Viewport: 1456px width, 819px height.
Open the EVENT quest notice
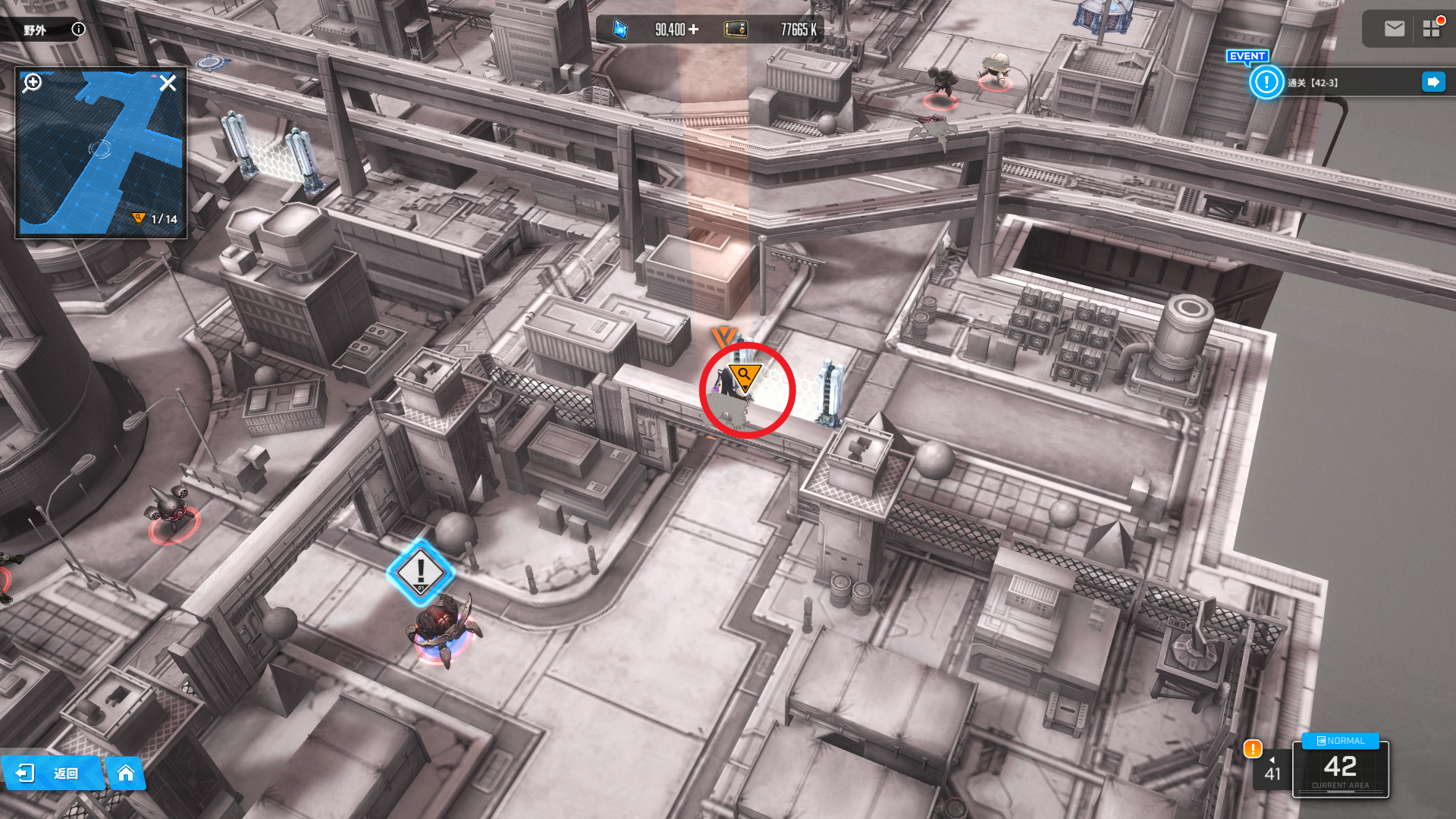(x=1266, y=82)
